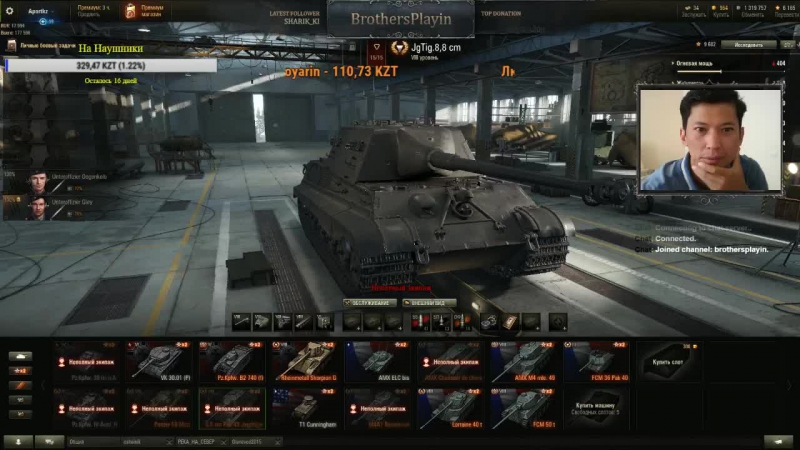Open the Внешний вид (exterior) button
This screenshot has width=800, height=450.
[x=429, y=302]
